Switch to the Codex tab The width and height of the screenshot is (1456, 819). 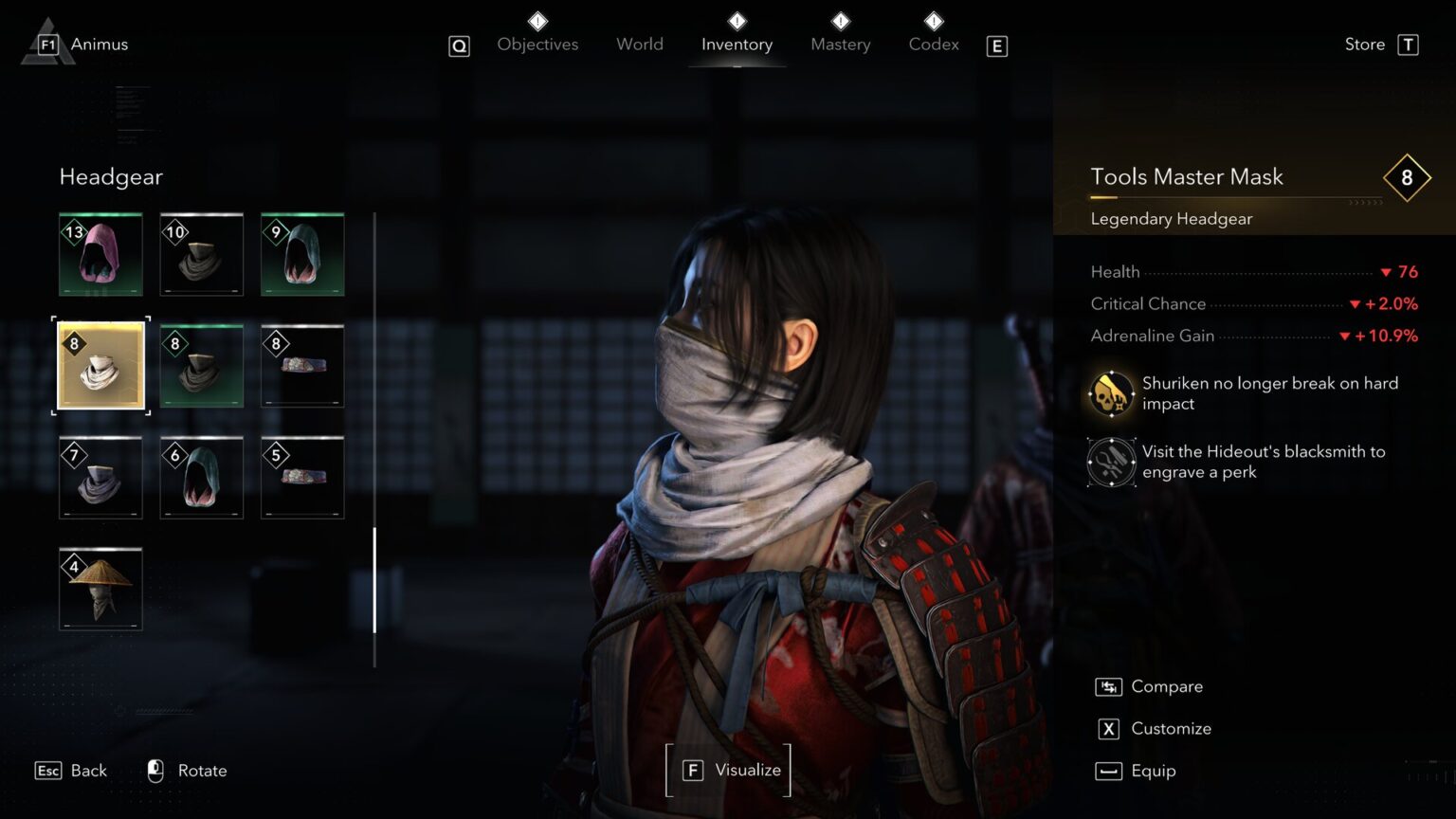click(933, 44)
